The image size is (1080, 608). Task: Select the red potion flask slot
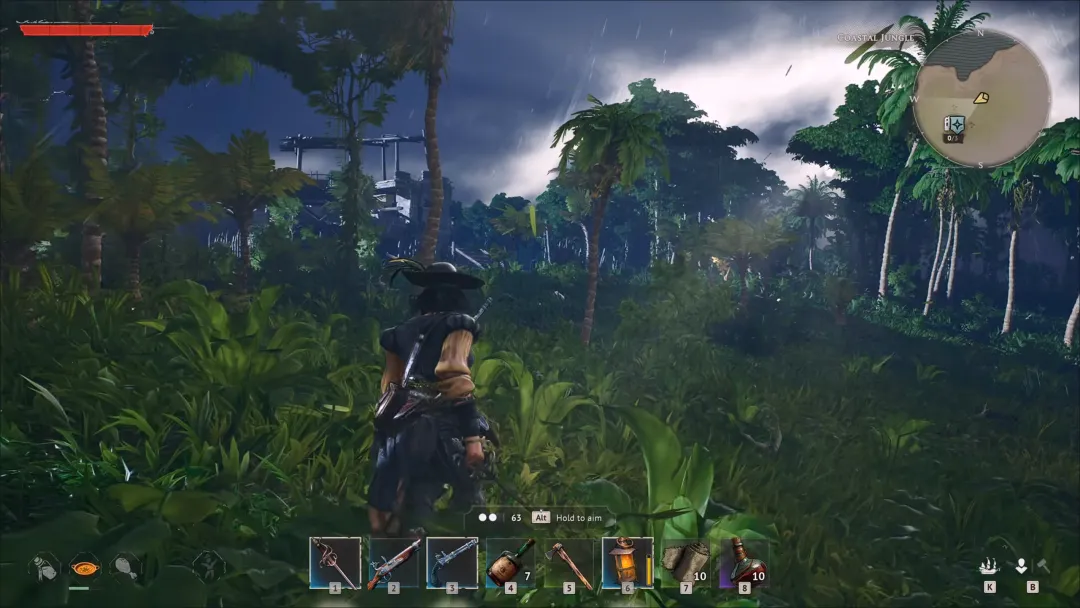tap(743, 563)
